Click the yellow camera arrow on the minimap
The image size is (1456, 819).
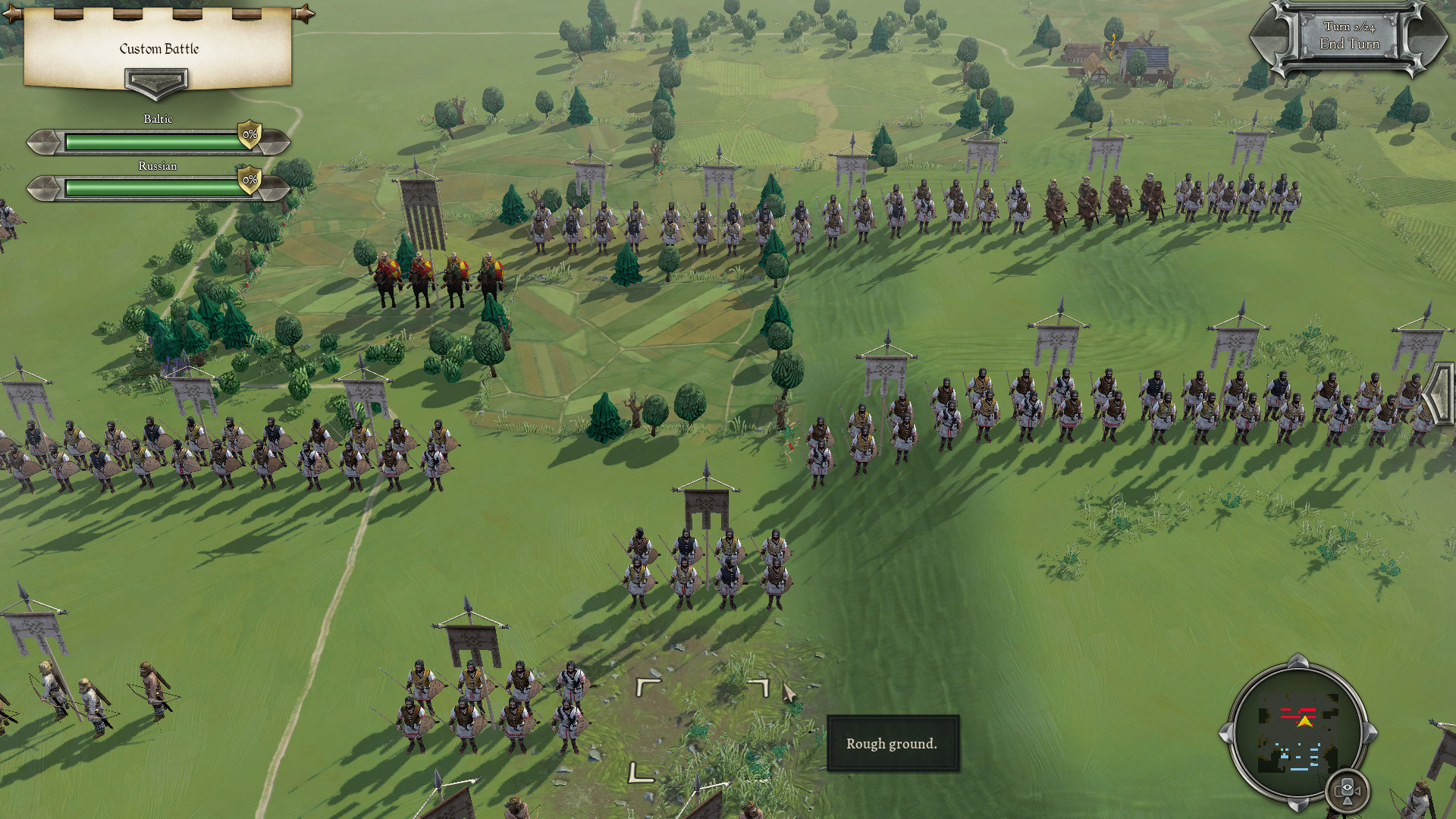[x=1304, y=721]
